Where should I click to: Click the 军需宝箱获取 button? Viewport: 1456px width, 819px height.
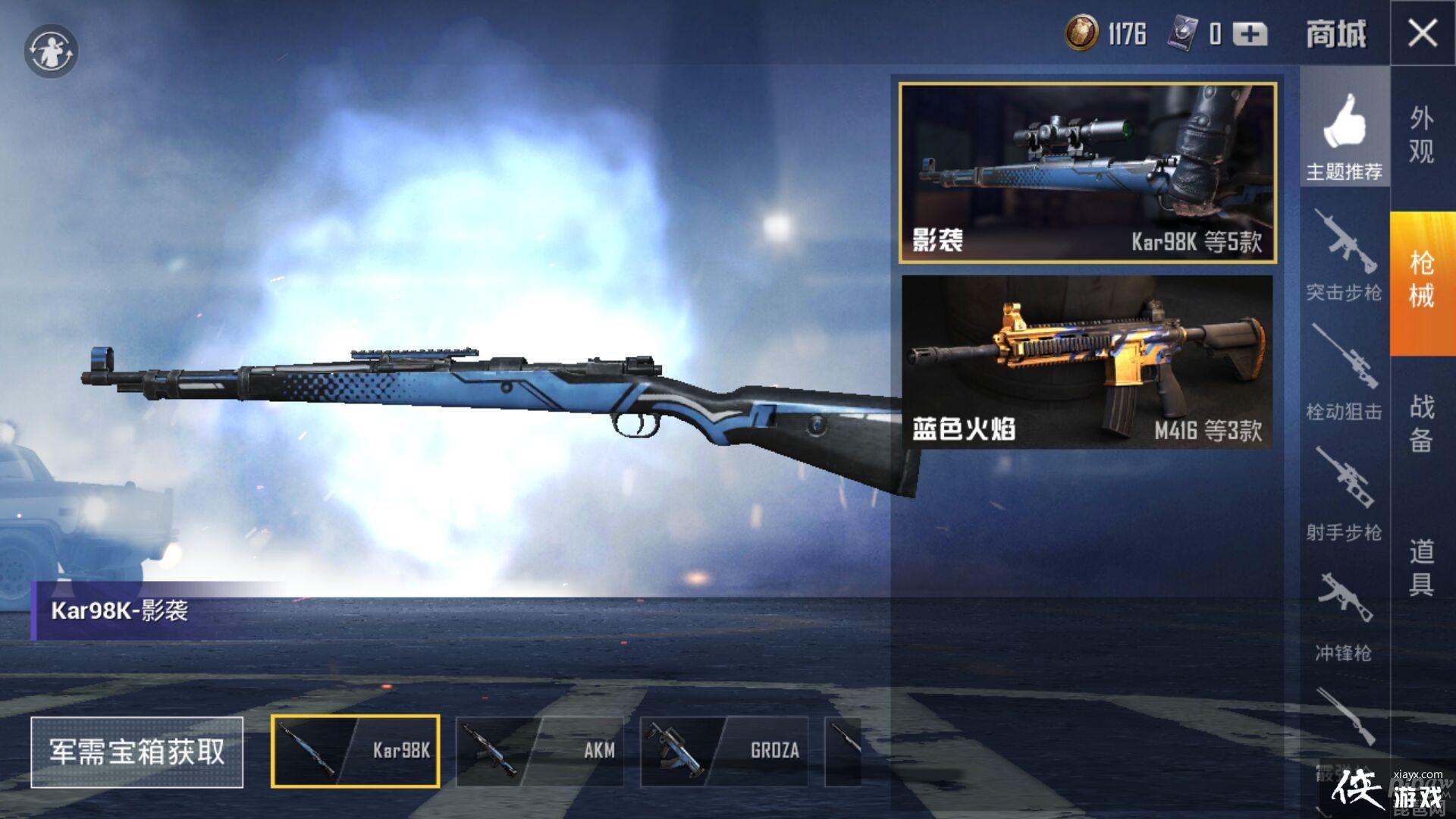(x=137, y=752)
